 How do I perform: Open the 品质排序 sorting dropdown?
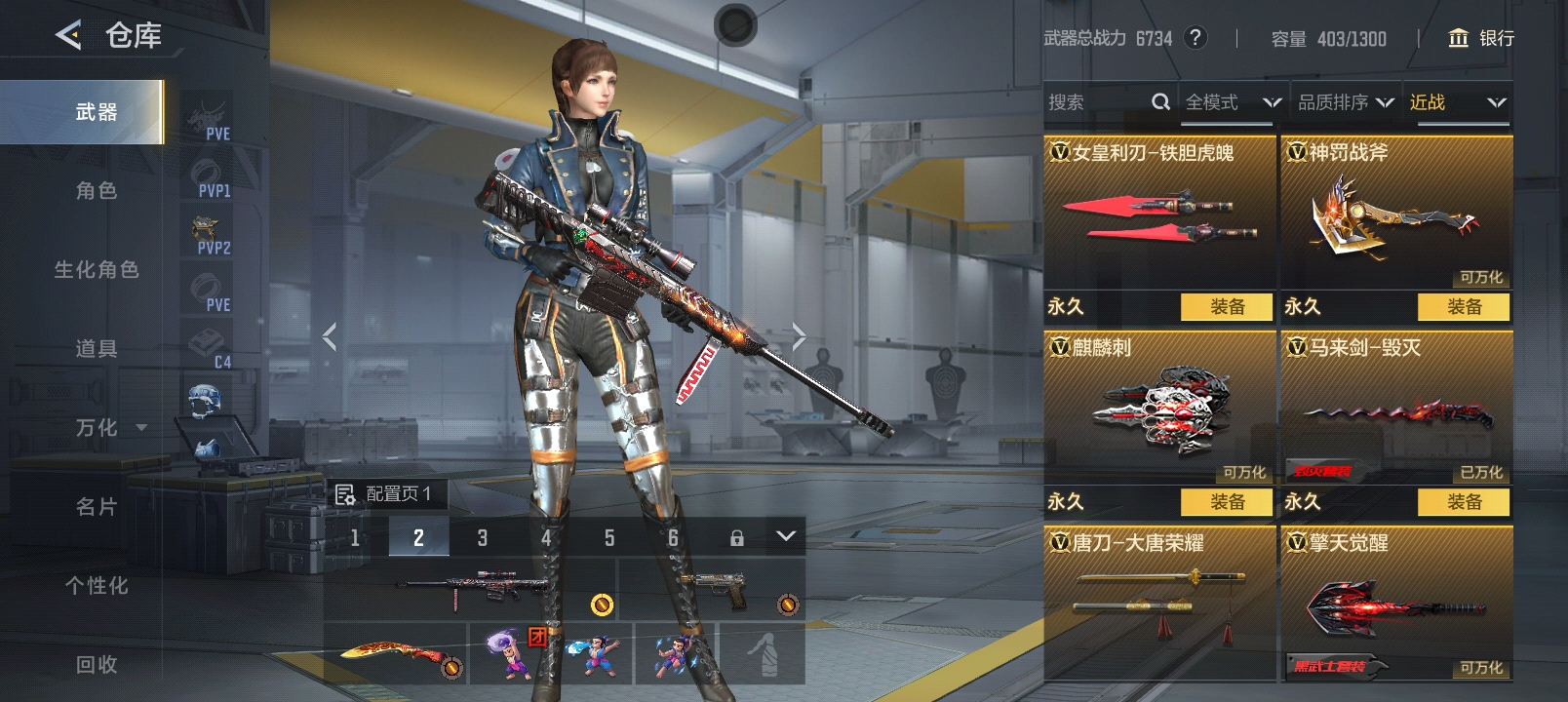(1345, 102)
